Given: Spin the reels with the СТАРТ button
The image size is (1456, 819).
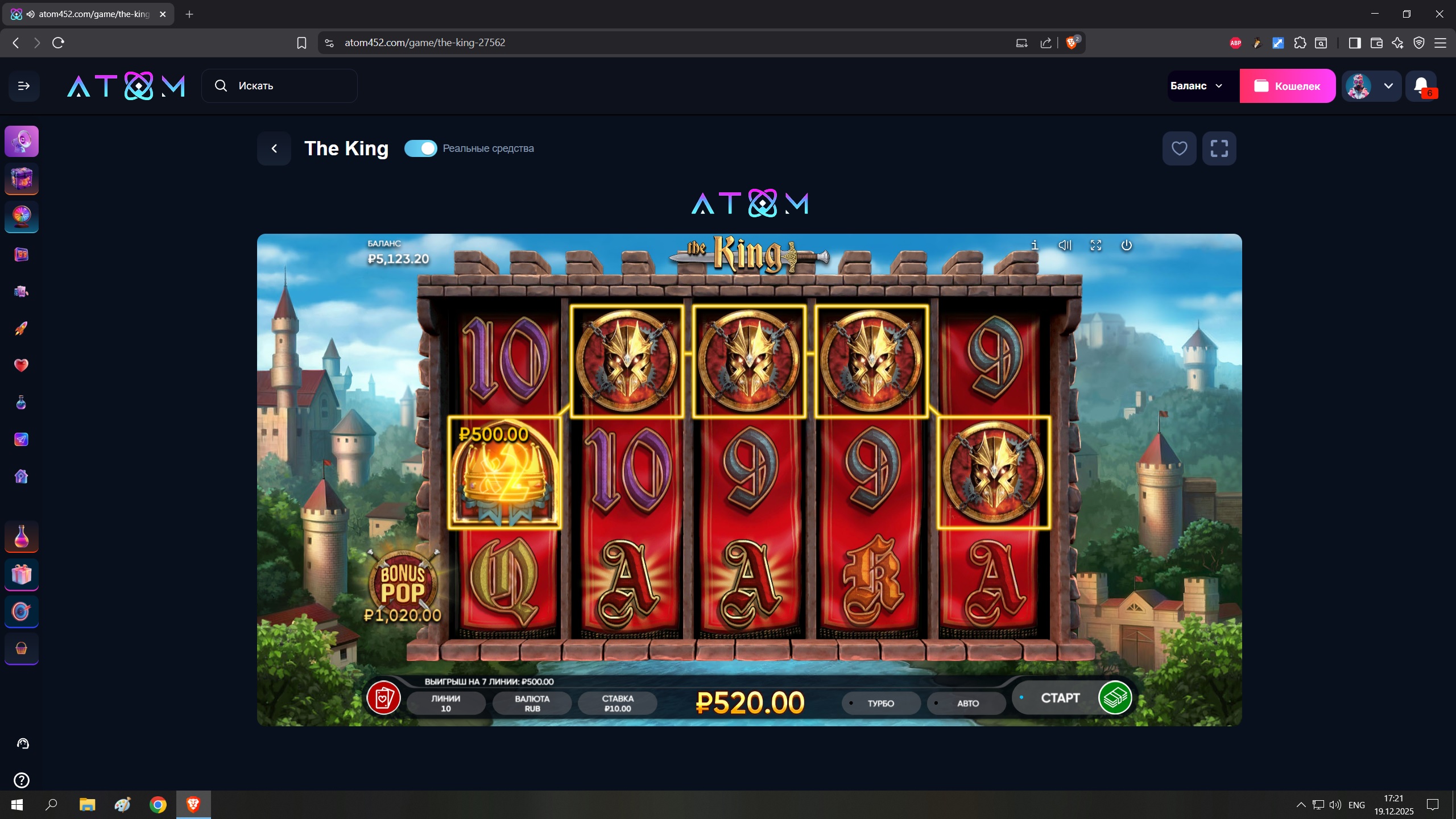Looking at the screenshot, I should 1060,698.
